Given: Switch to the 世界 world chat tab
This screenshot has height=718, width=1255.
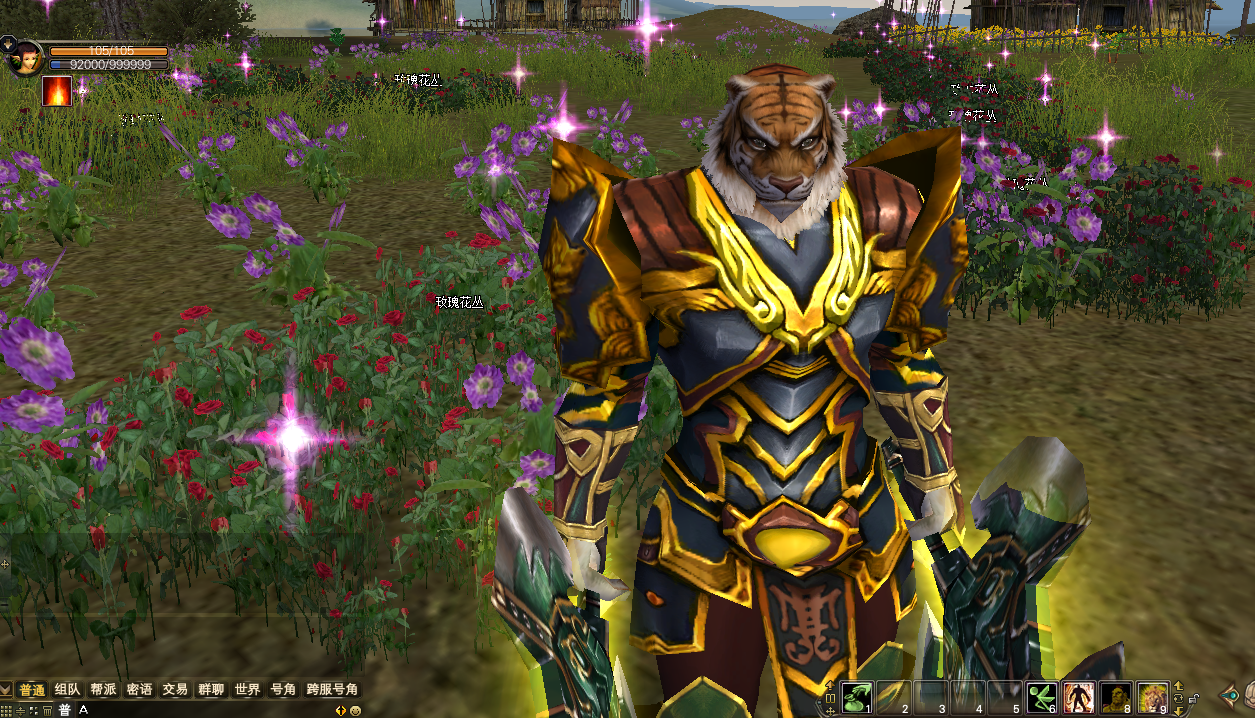Looking at the screenshot, I should pos(247,690).
